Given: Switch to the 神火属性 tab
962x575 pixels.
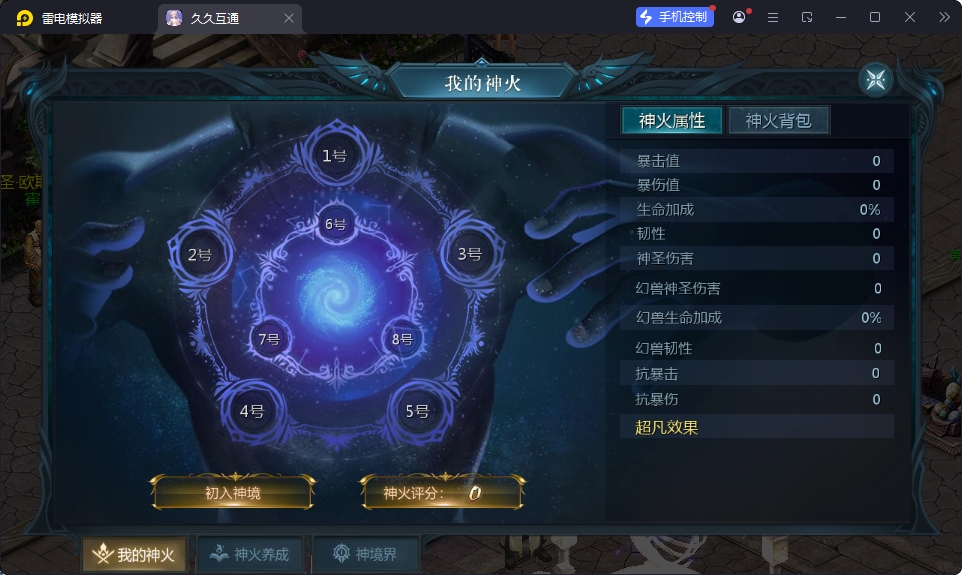Looking at the screenshot, I should coord(672,121).
